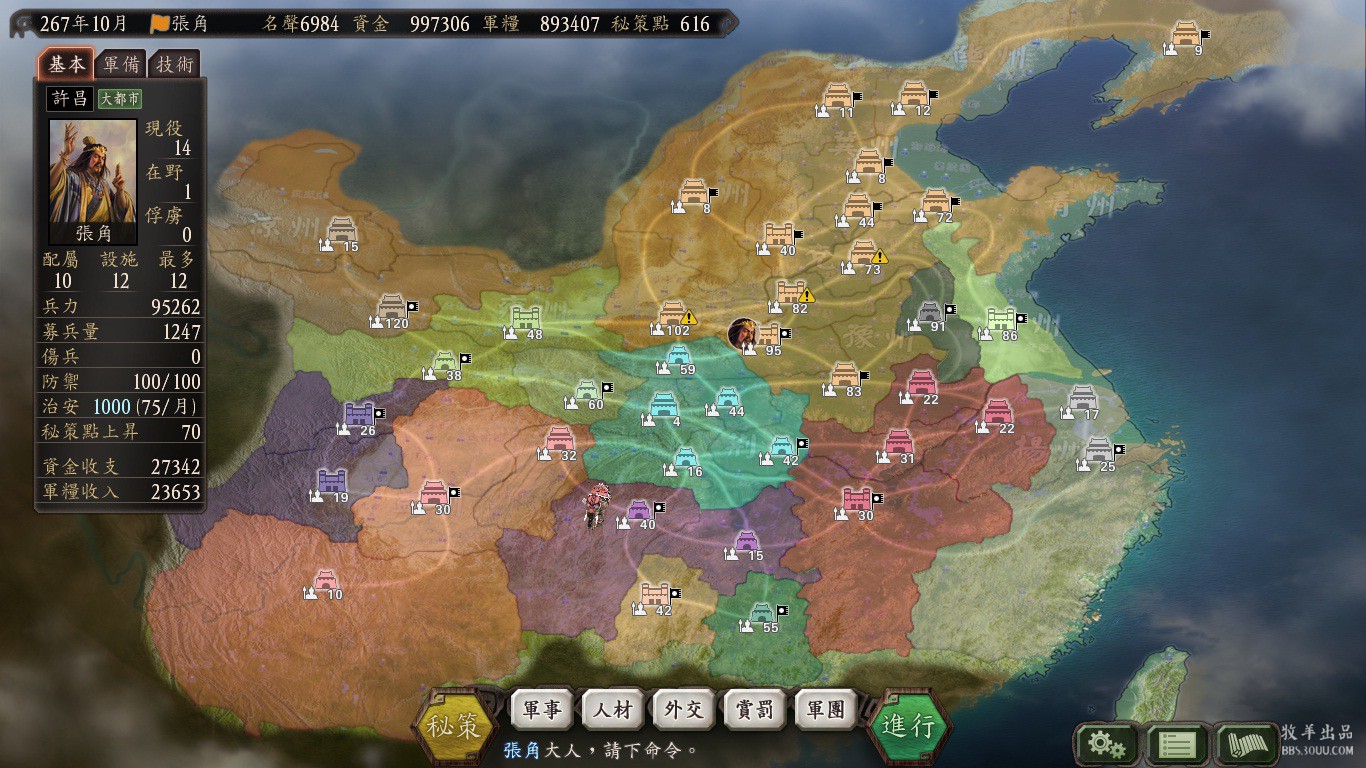This screenshot has height=768, width=1366.
Task: Choose the city showing 91 troops
Action: [x=930, y=312]
